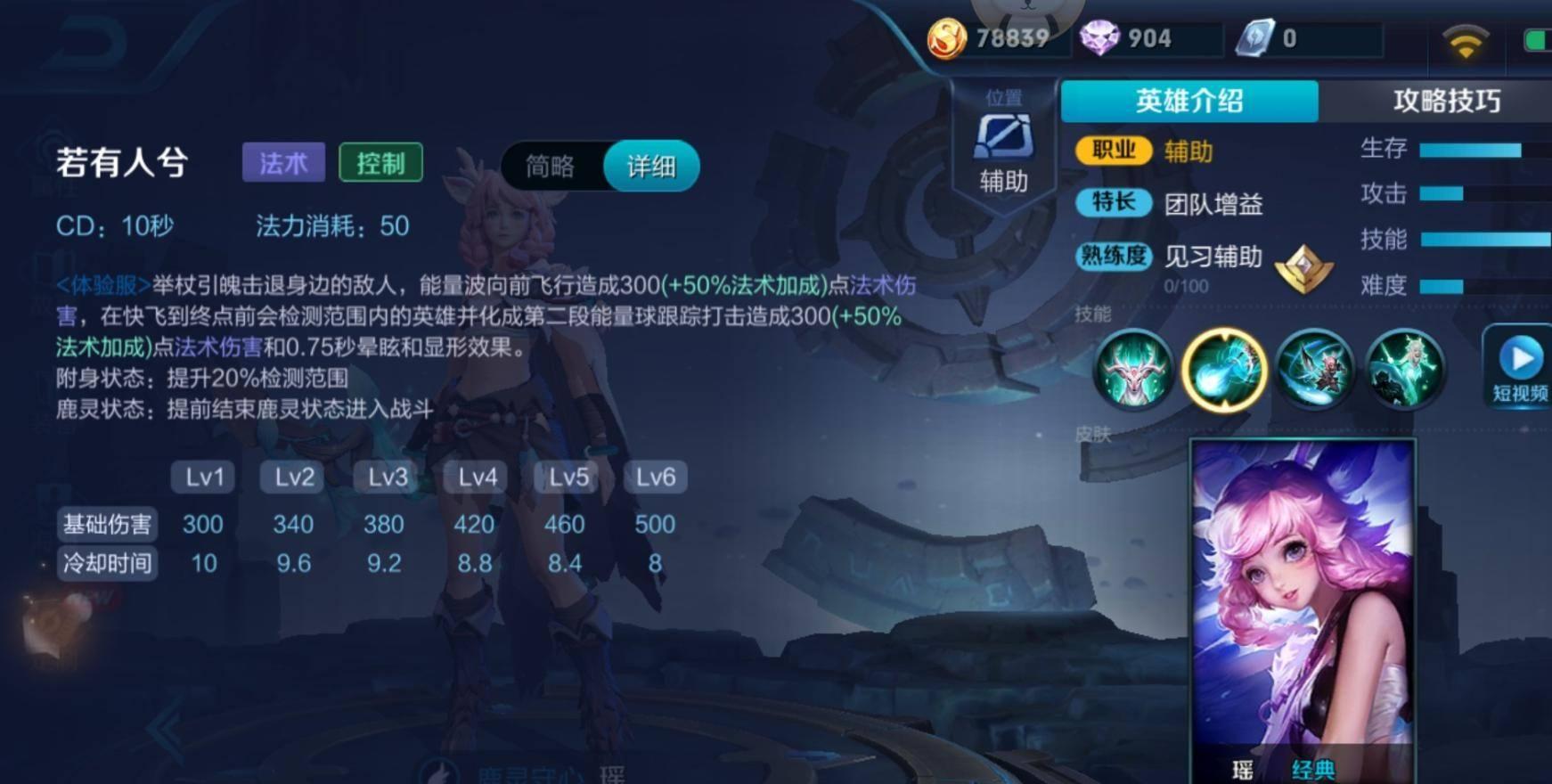The height and width of the screenshot is (784, 1552).
Task: Tap the gold coin currency icon
Action: 949,37
